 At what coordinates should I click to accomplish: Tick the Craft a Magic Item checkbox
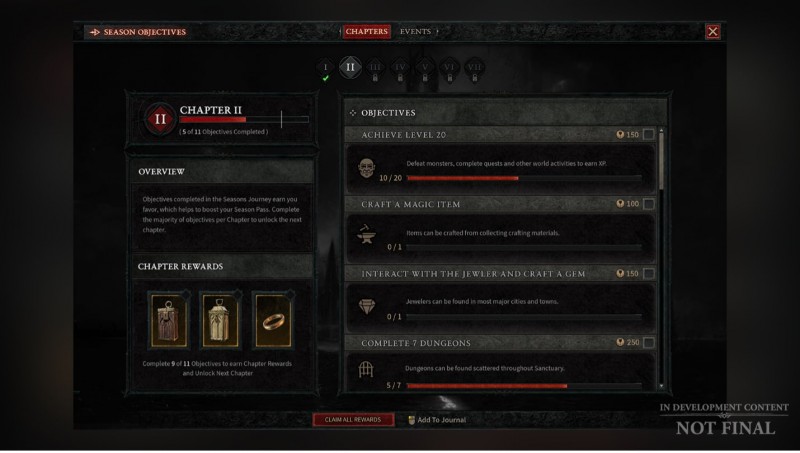click(649, 204)
